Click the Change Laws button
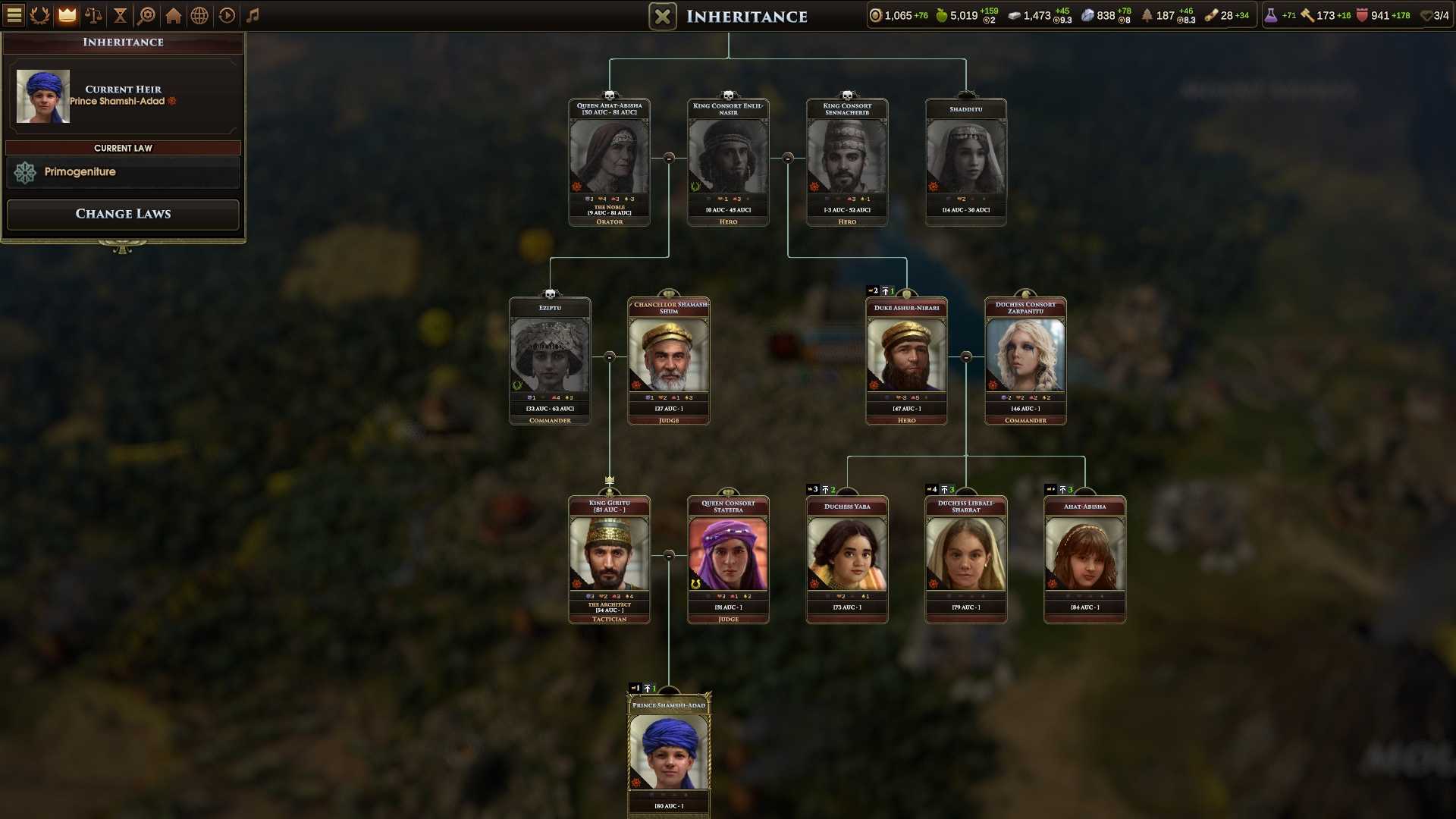The width and height of the screenshot is (1456, 819). click(x=123, y=214)
